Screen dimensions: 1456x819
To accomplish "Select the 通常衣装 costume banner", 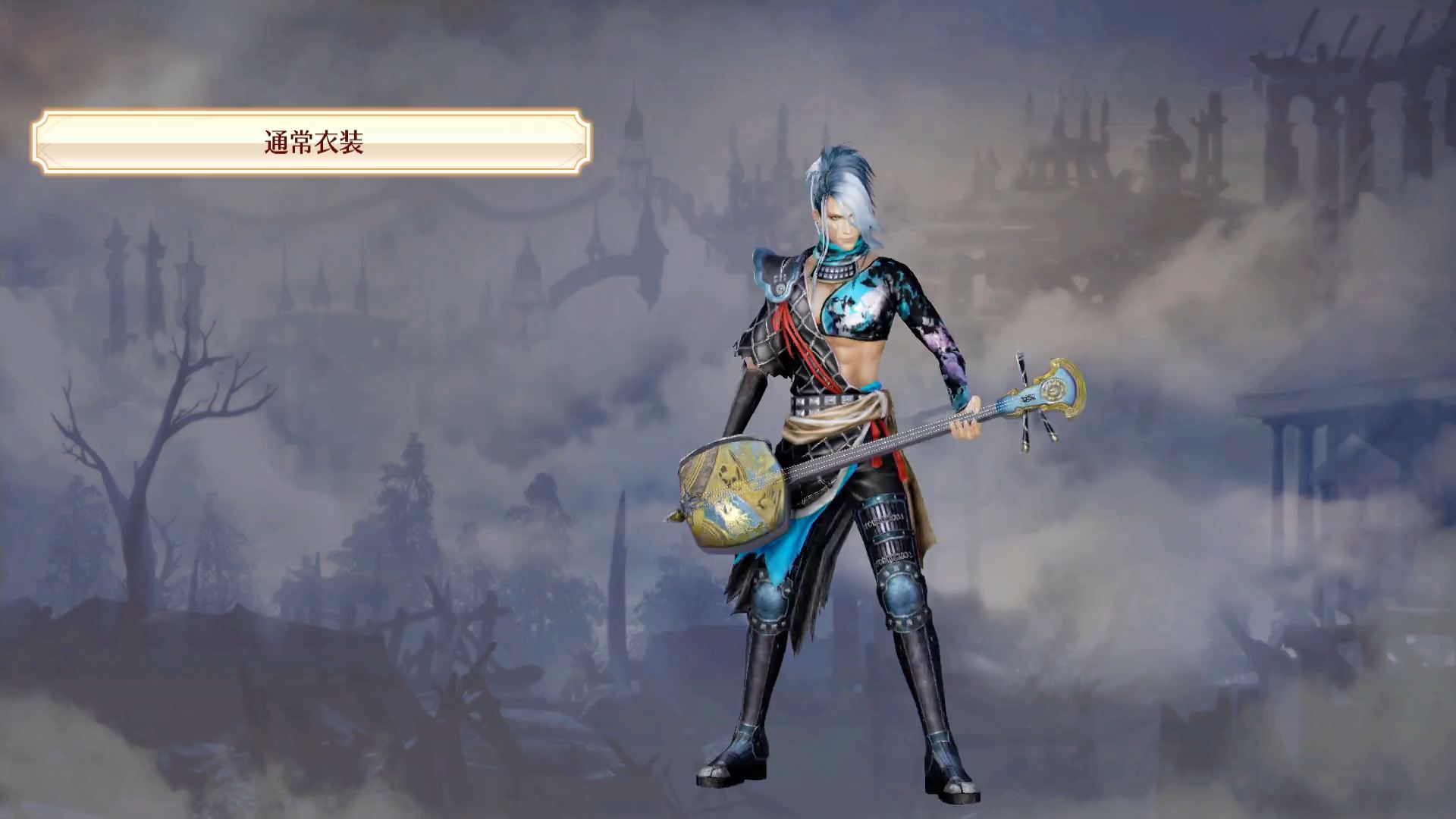I will 312,142.
